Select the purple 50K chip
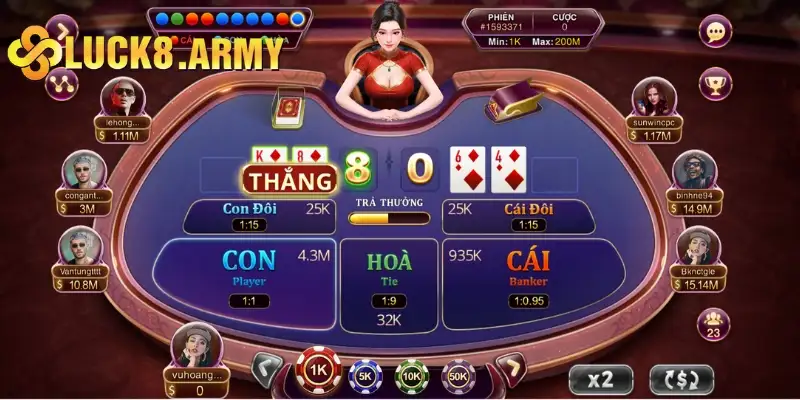 tap(458, 377)
